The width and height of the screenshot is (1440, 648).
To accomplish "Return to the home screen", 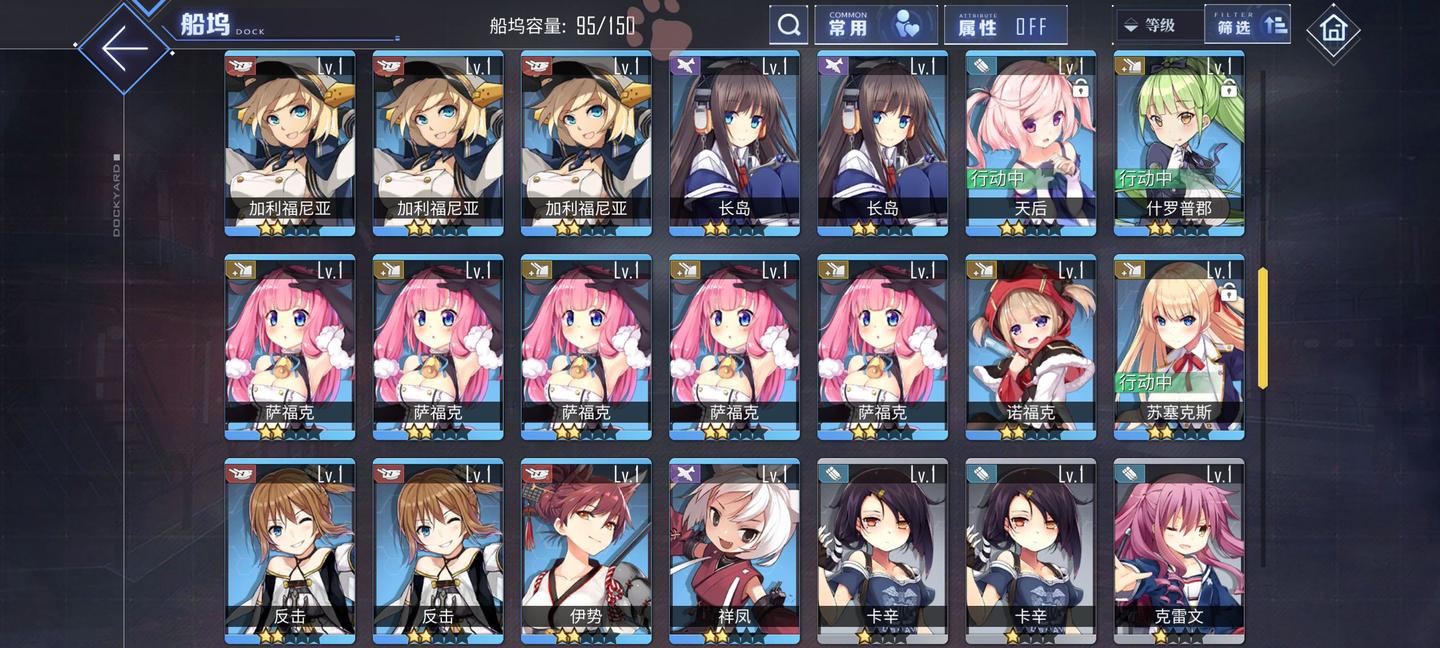I will pyautogui.click(x=1333, y=29).
